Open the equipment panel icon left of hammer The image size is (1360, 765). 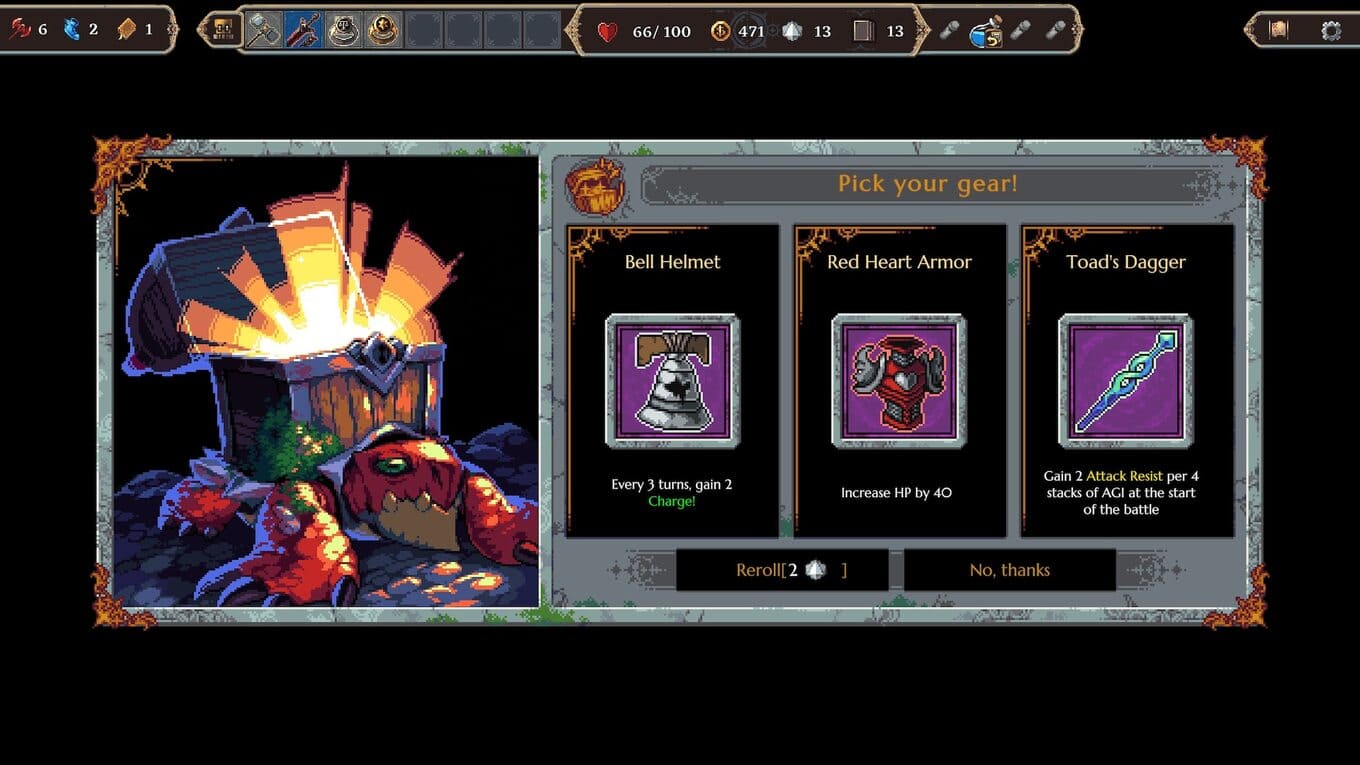coord(224,30)
